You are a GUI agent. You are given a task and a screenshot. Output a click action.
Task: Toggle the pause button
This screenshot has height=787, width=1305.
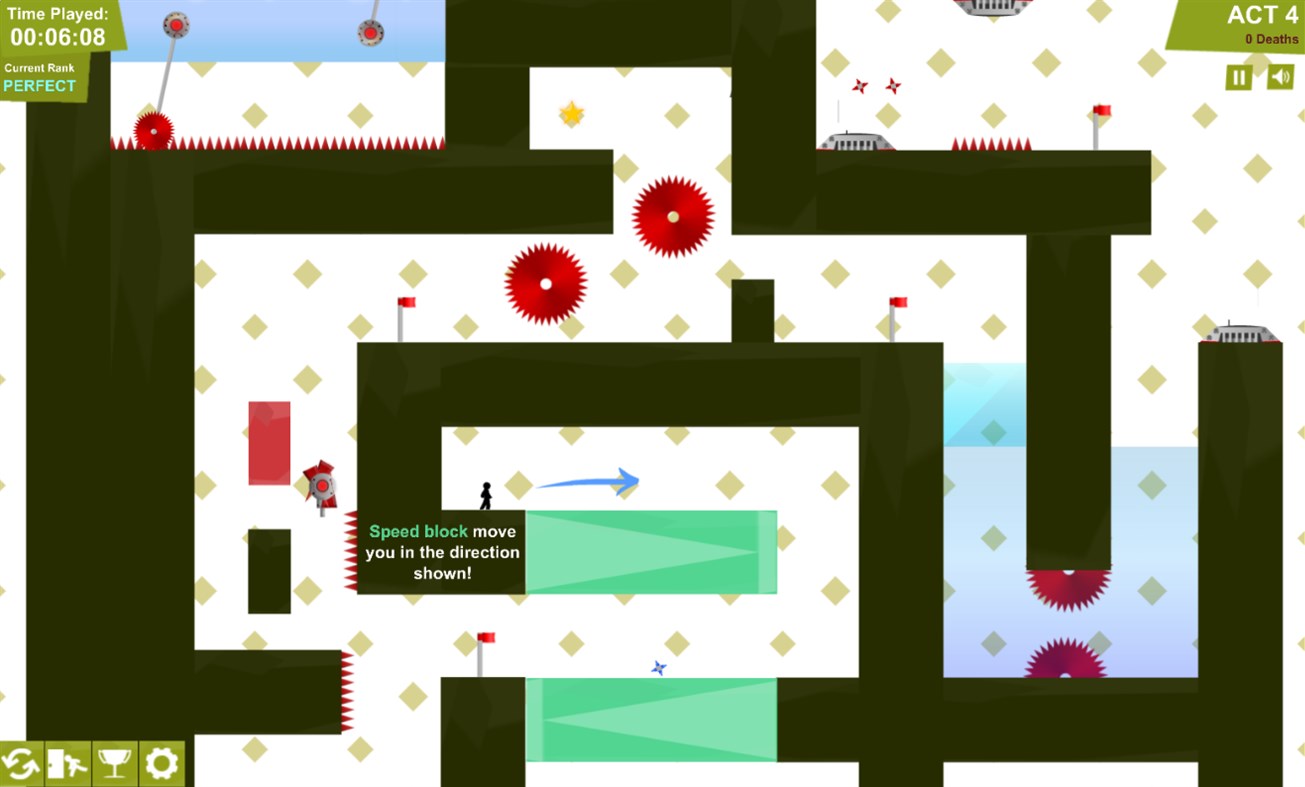1237,77
